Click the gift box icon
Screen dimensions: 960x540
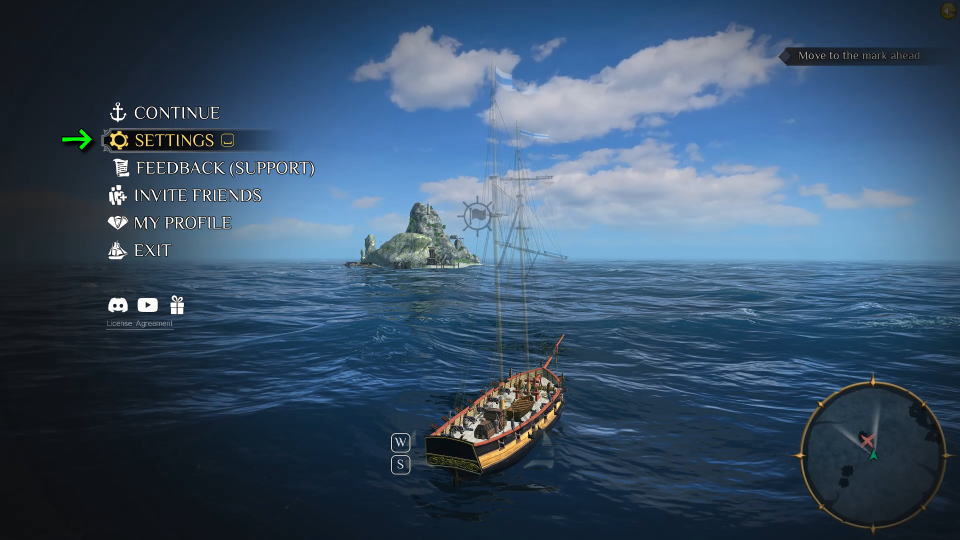pyautogui.click(x=177, y=305)
